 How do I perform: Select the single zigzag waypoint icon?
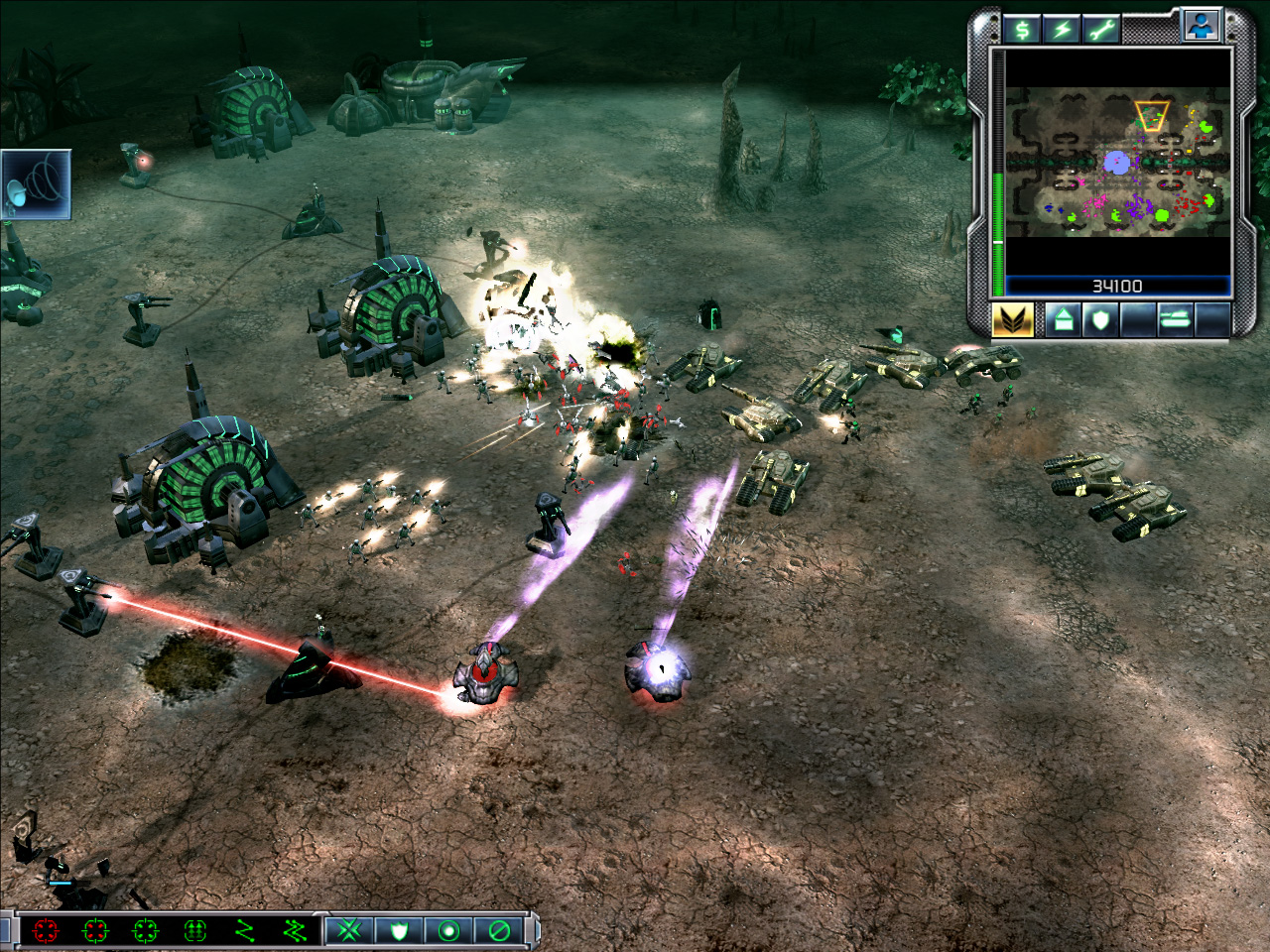(244, 930)
